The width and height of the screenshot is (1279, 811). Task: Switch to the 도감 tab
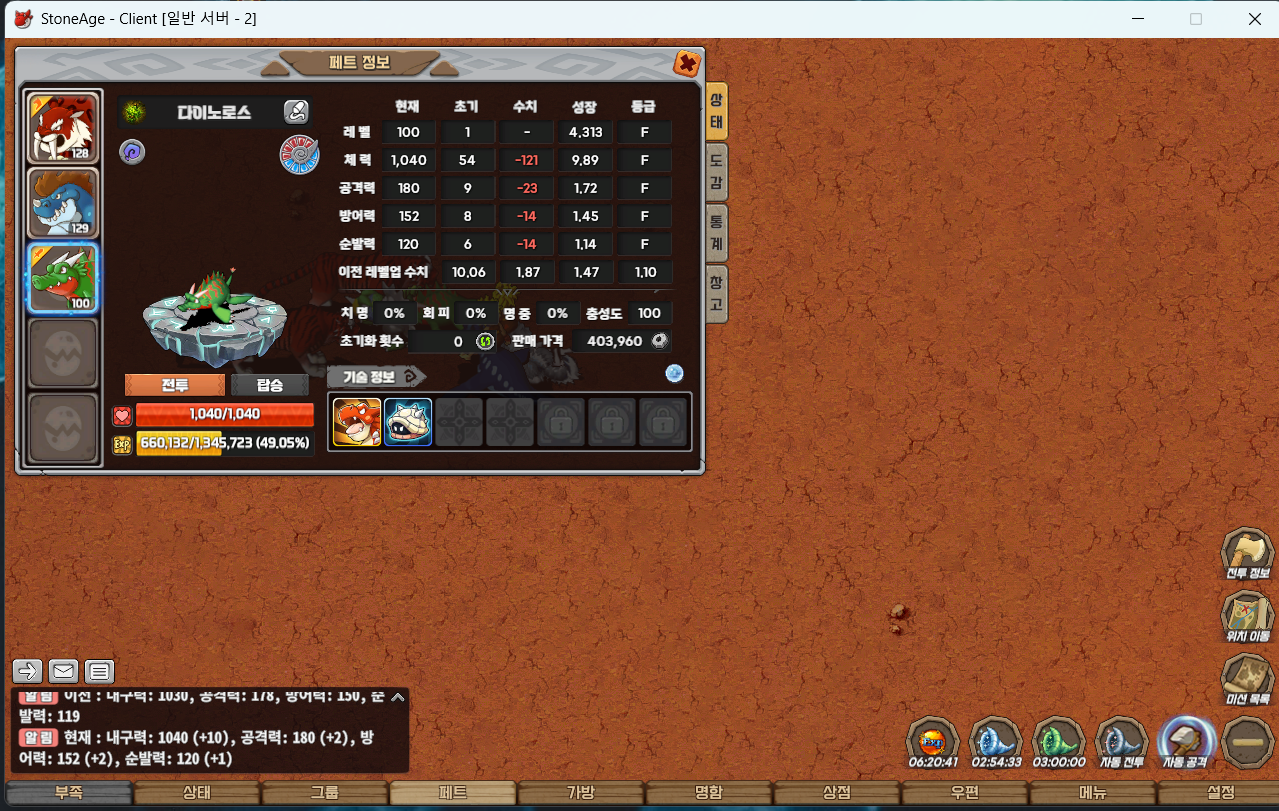click(716, 171)
